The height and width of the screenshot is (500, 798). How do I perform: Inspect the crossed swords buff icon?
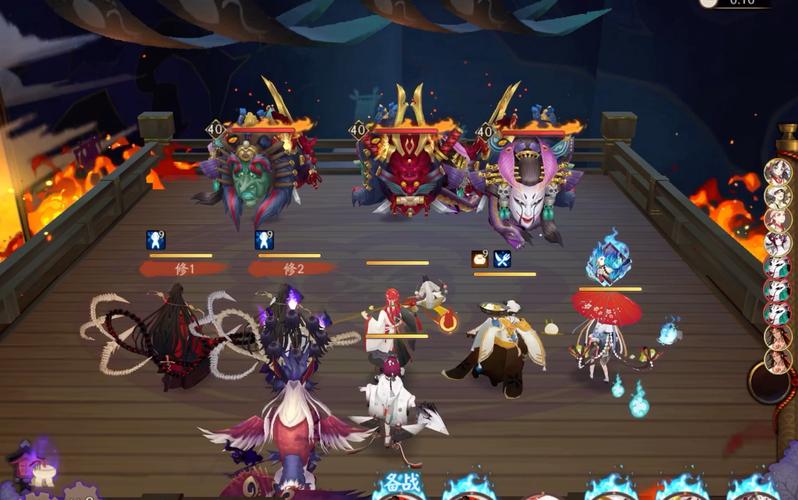pos(502,259)
